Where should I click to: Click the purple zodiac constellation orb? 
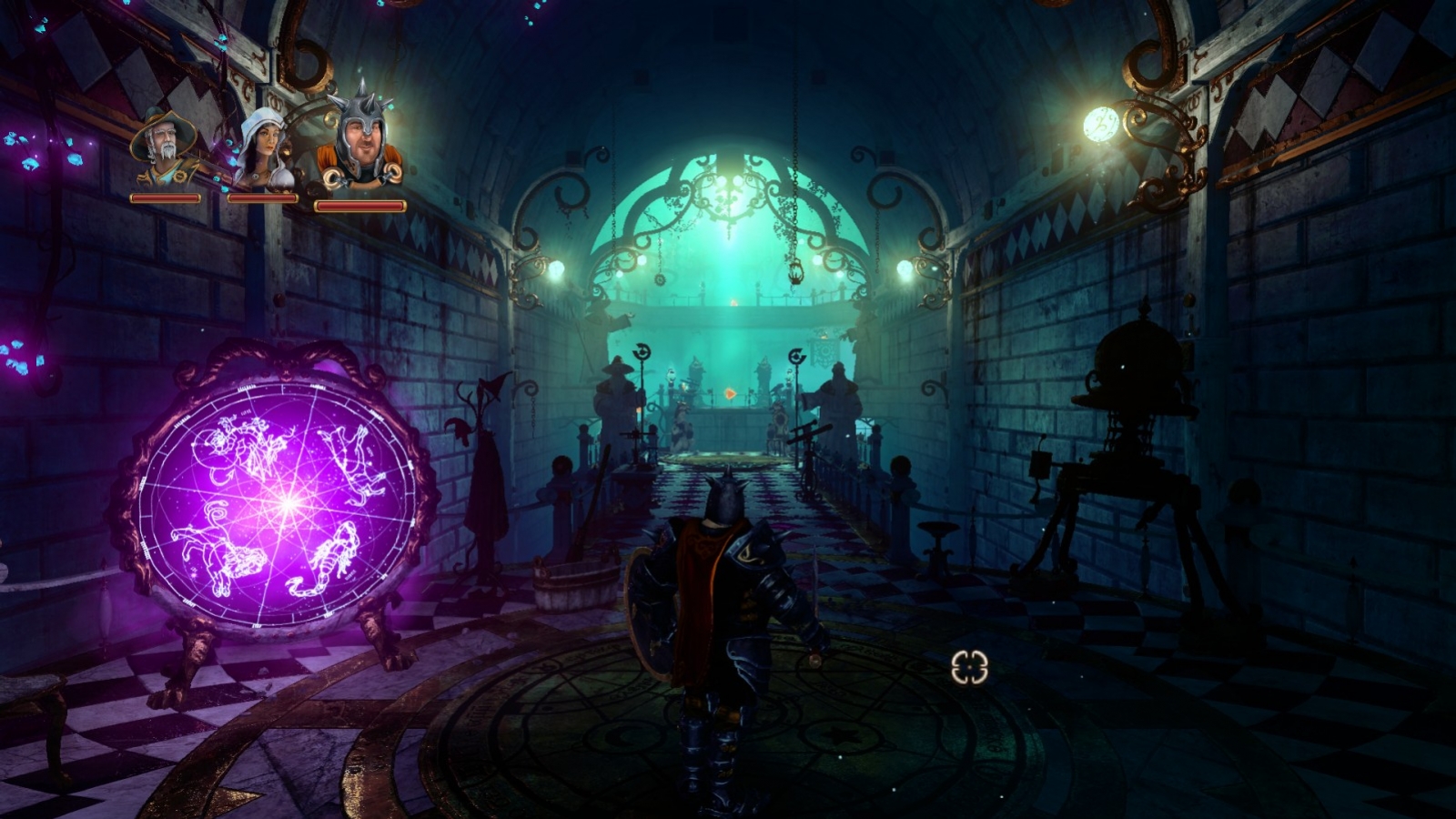point(282,496)
